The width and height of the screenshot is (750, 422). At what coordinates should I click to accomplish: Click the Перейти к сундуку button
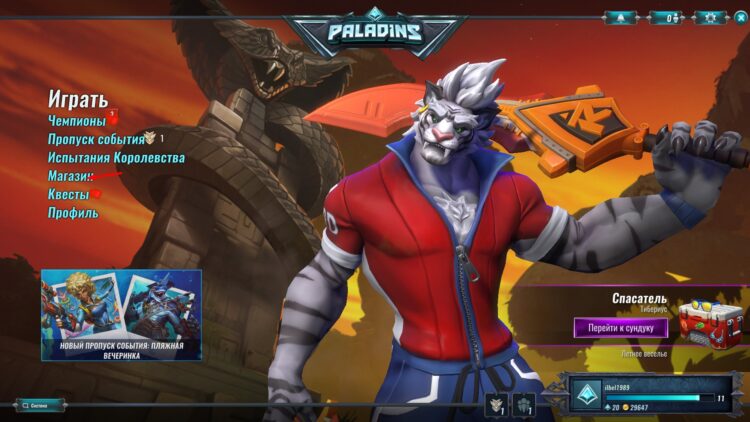[620, 327]
